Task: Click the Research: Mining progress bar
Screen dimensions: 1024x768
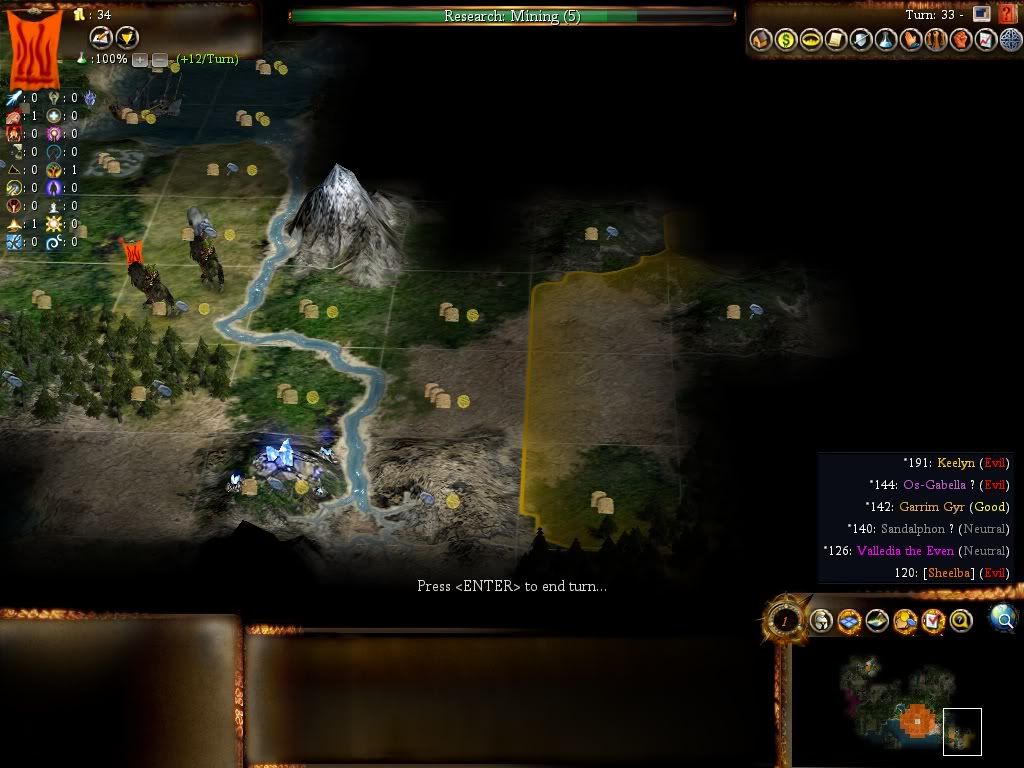Action: point(512,16)
